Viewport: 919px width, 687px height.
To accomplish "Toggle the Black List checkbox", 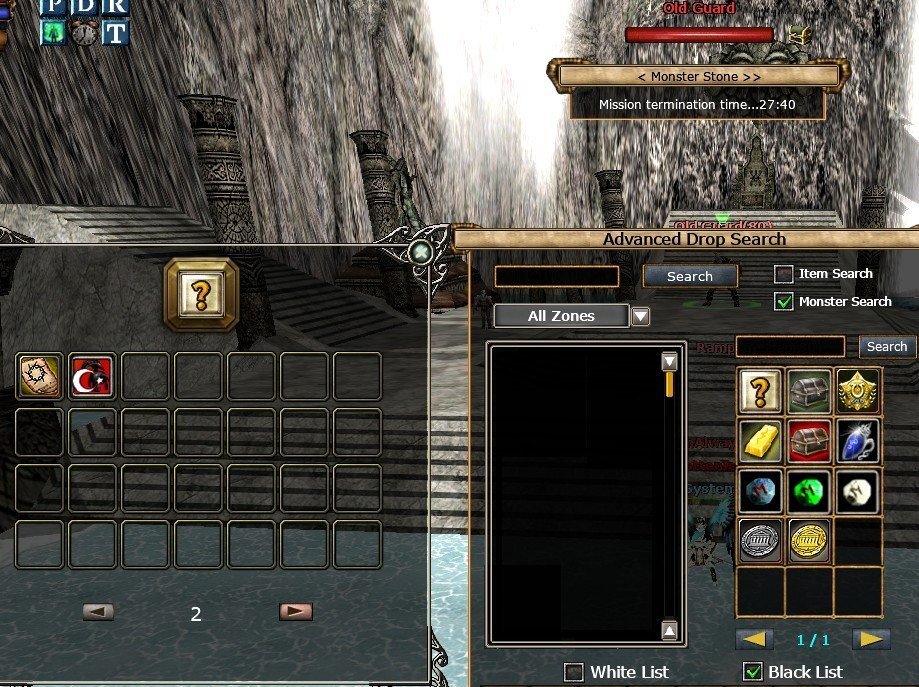I will click(752, 672).
